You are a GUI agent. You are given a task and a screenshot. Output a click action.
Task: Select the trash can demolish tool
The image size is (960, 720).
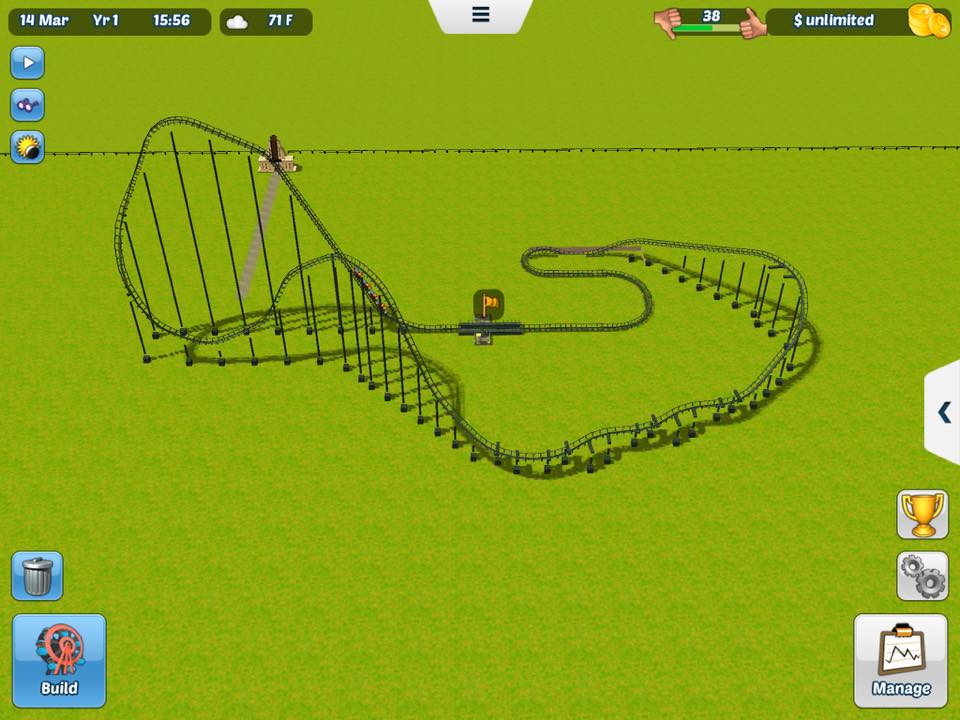click(x=37, y=576)
